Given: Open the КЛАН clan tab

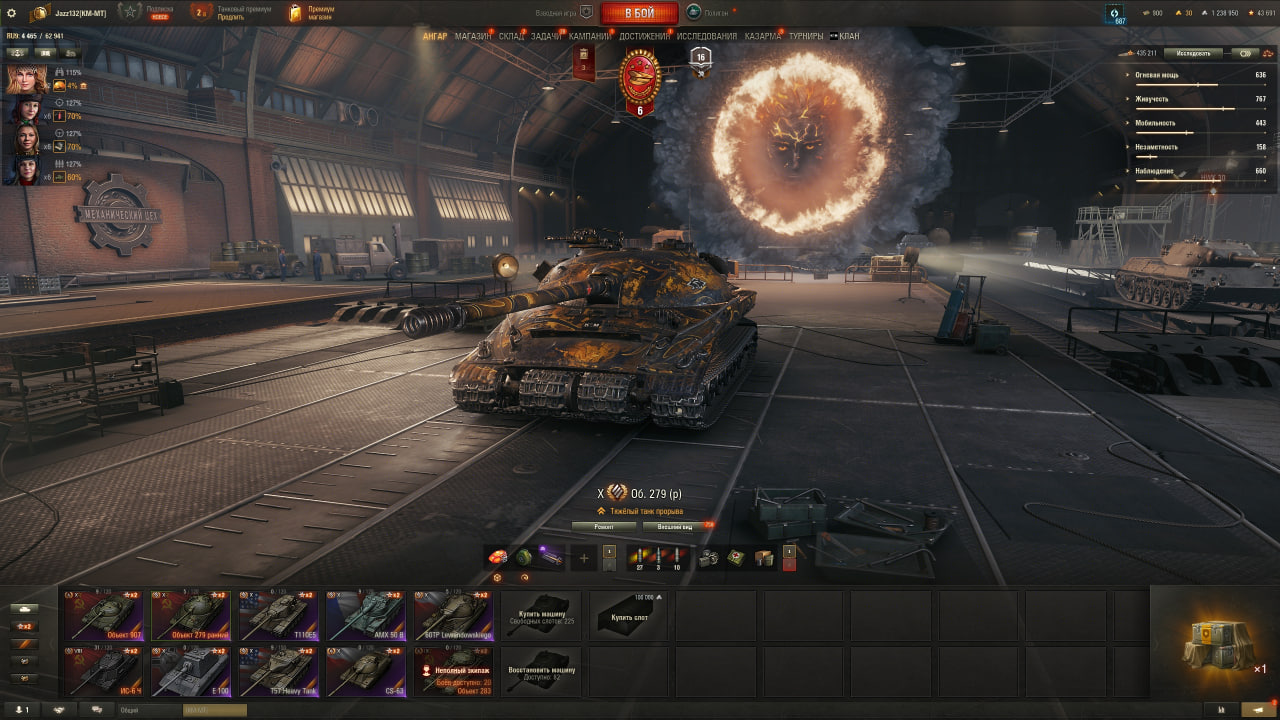Looking at the screenshot, I should click(x=847, y=36).
